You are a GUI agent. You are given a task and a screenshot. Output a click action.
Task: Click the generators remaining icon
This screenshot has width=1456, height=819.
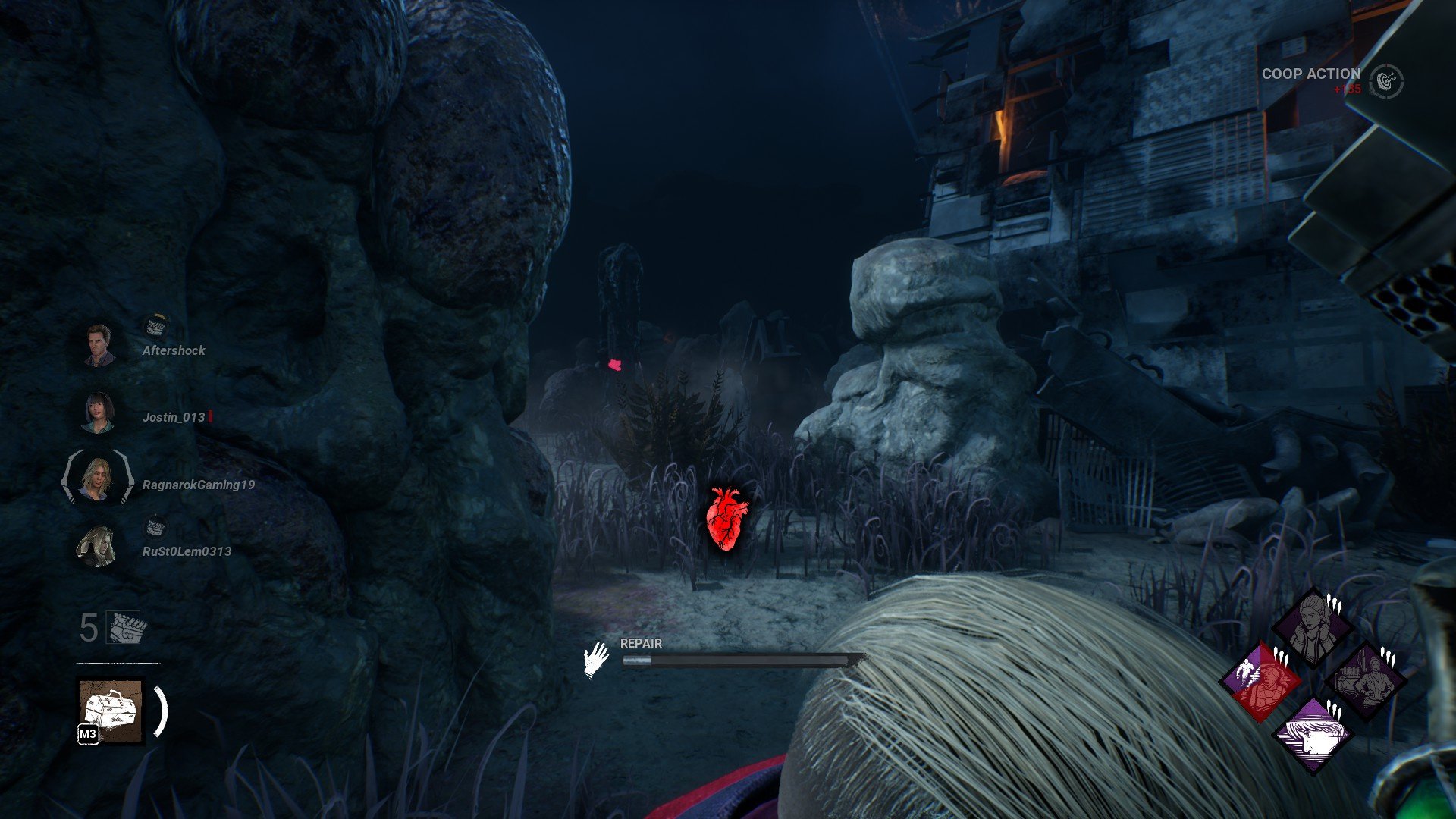click(x=127, y=628)
